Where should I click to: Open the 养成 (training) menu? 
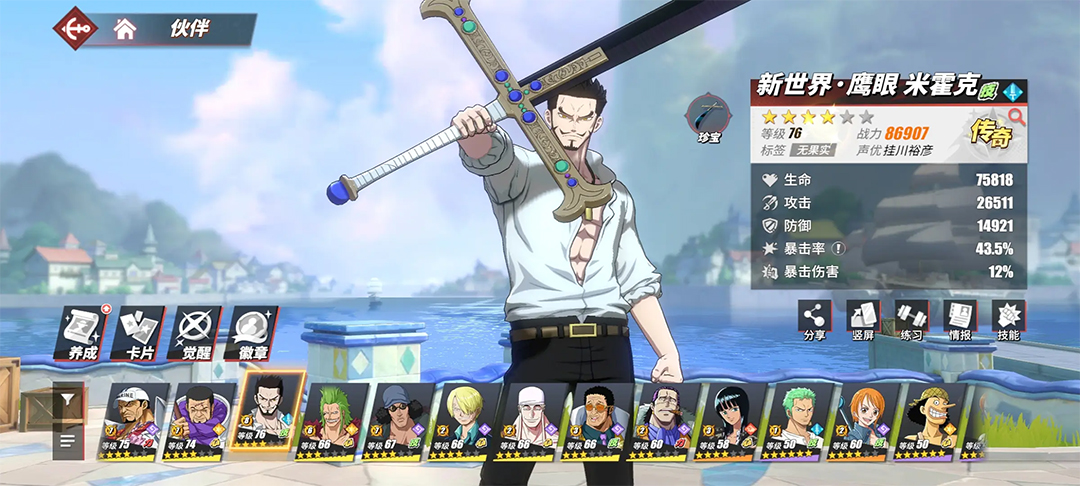coord(82,334)
